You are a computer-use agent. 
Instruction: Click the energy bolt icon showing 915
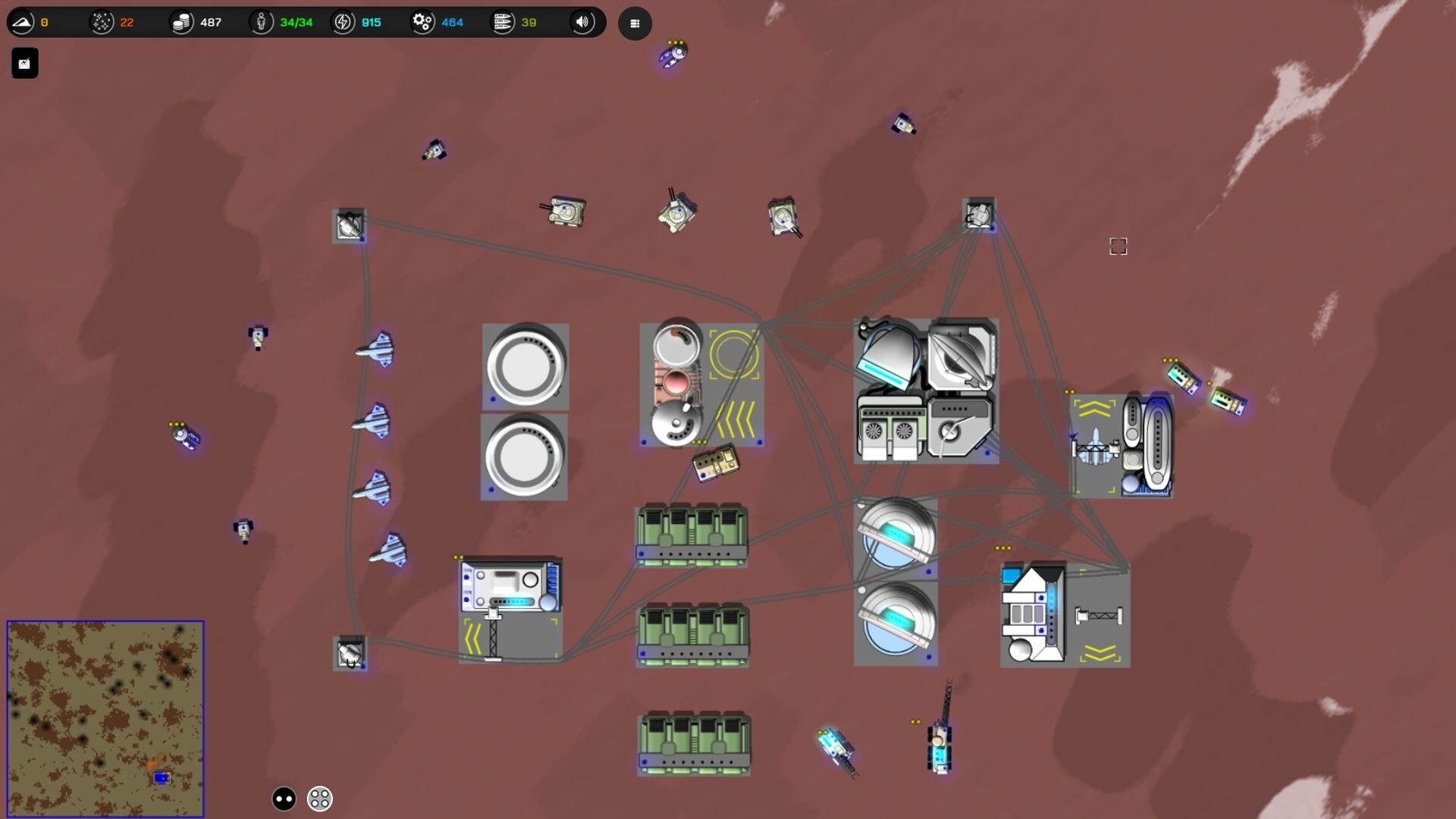pos(343,22)
